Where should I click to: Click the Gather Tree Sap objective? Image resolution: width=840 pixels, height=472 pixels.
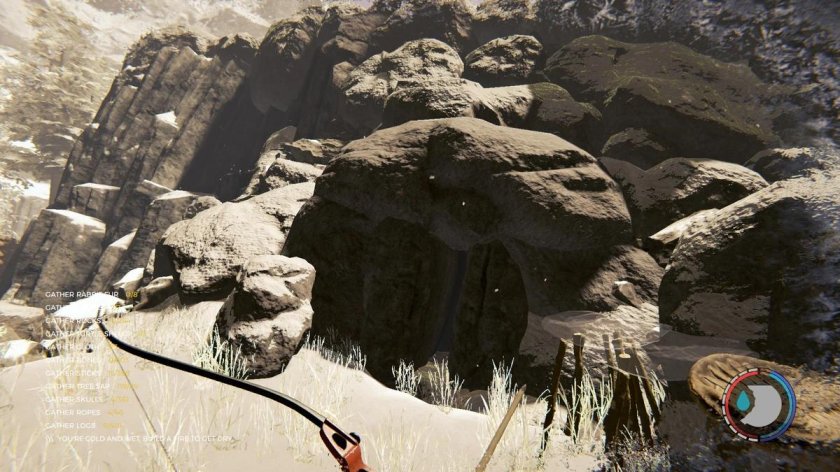tap(79, 386)
